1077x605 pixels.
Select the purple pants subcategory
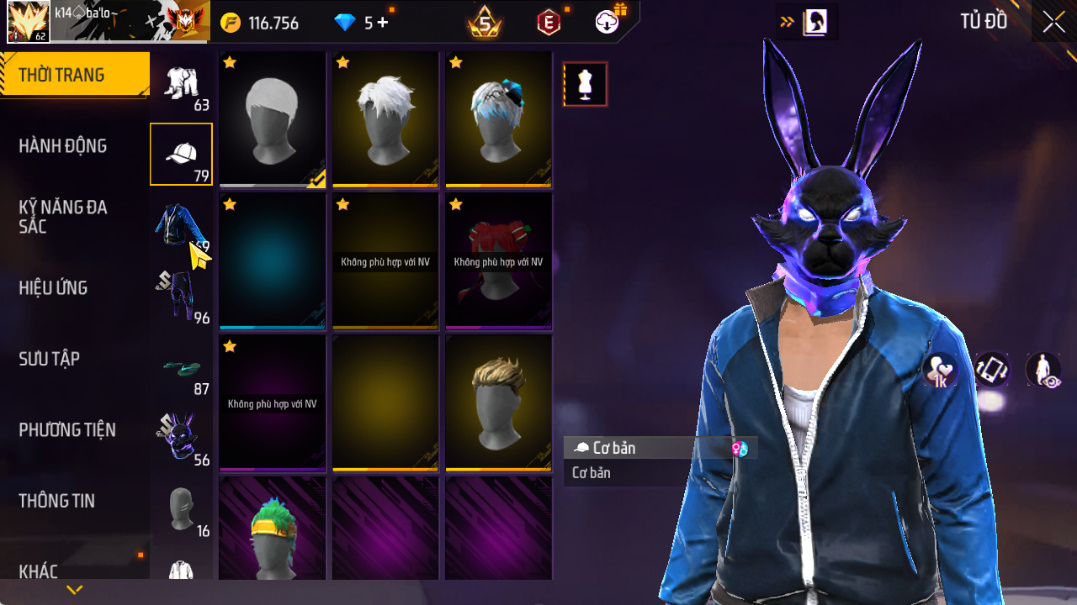(x=181, y=296)
